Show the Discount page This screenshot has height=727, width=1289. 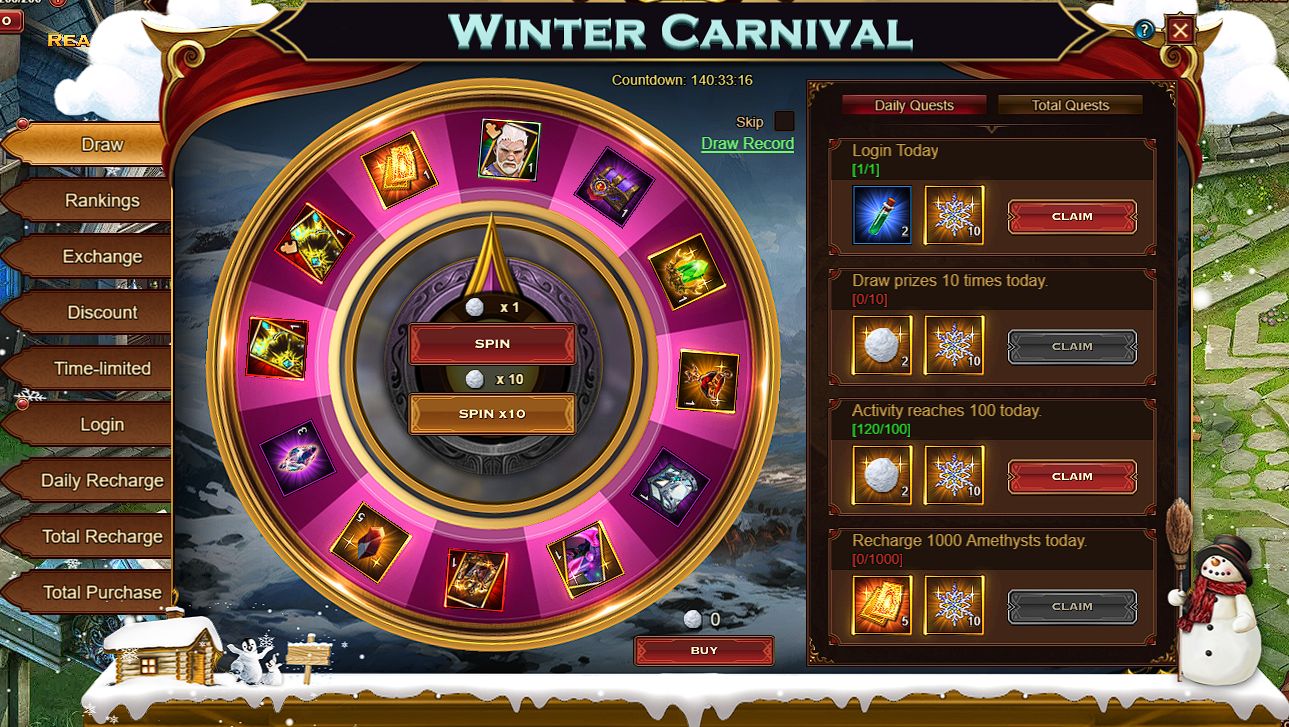pyautogui.click(x=102, y=312)
